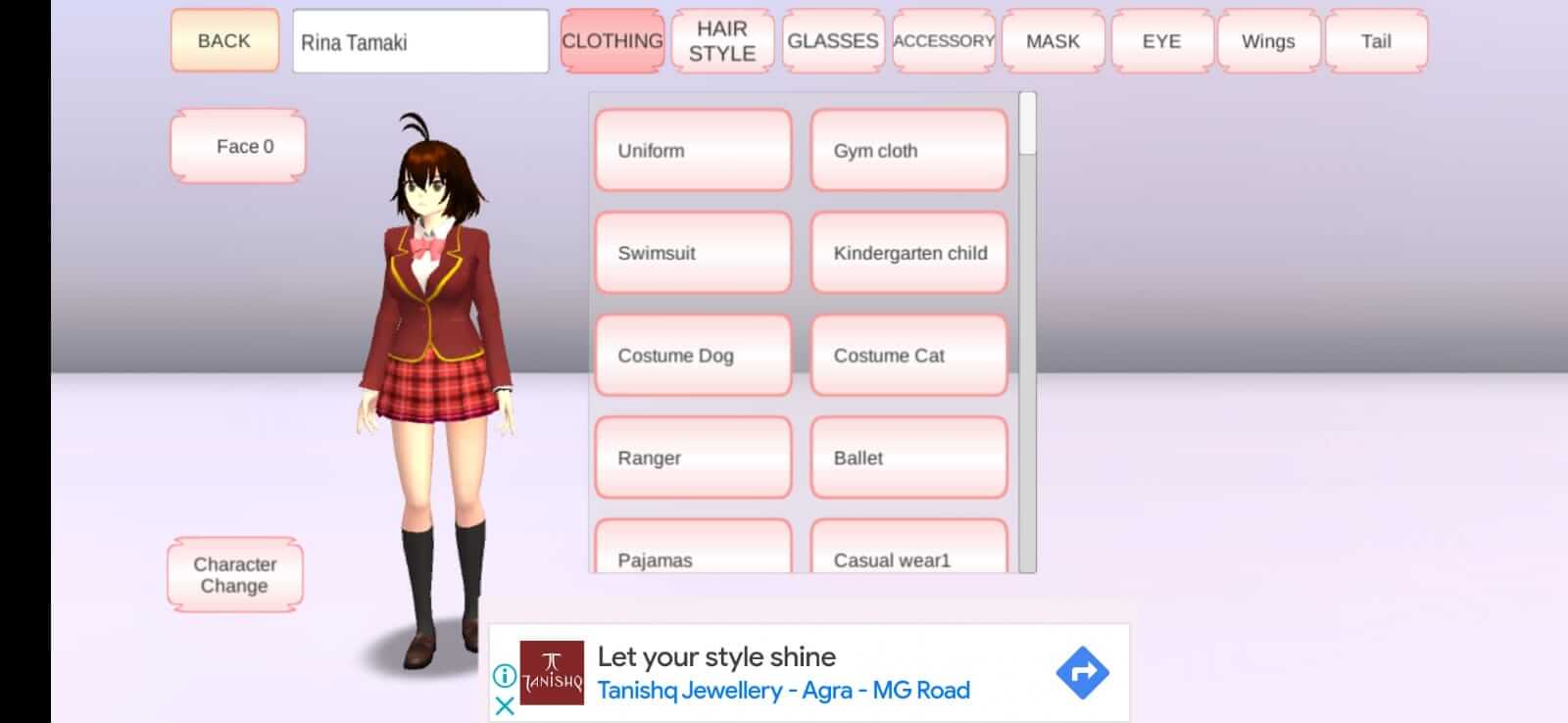Click the CLOTHING tab
Image resolution: width=1568 pixels, height=723 pixels.
coord(612,40)
